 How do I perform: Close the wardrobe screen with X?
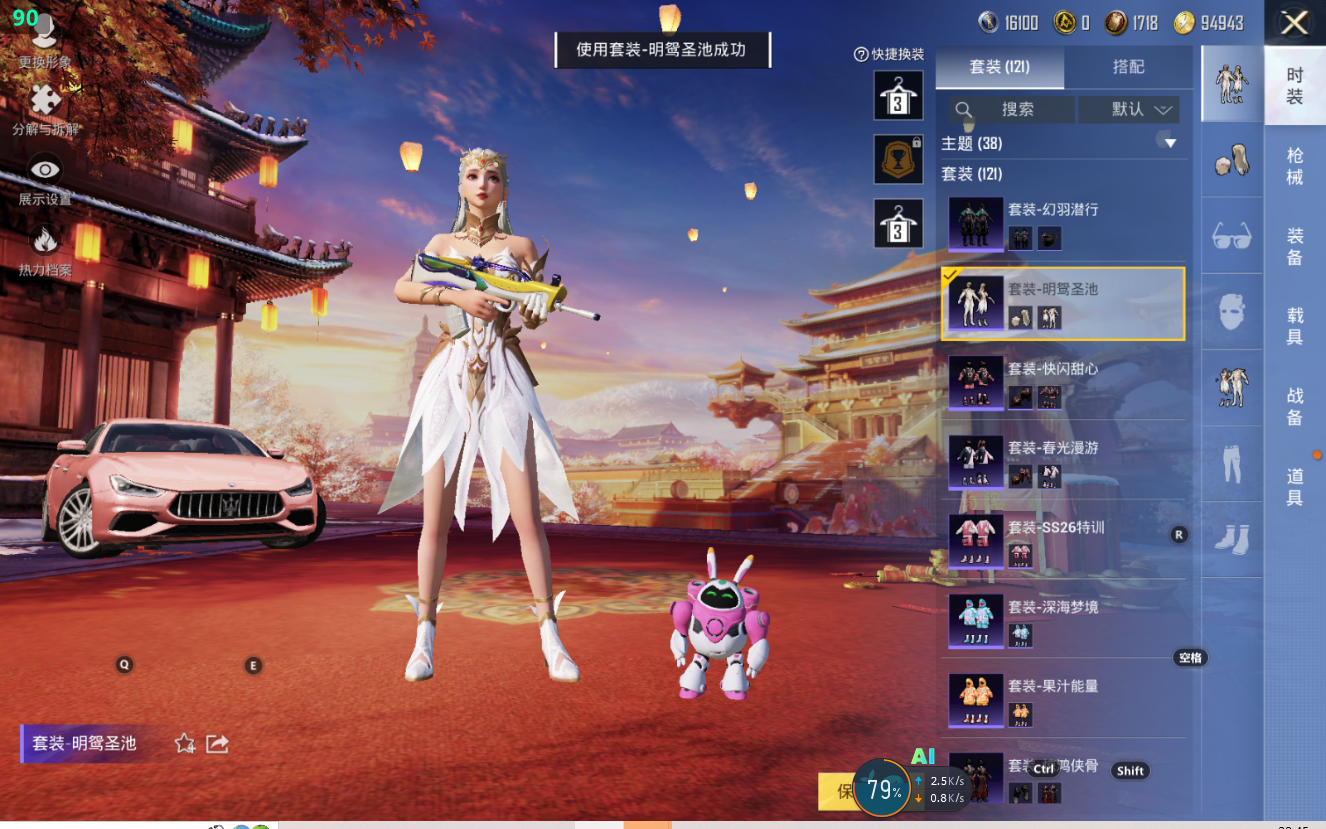point(1294,23)
